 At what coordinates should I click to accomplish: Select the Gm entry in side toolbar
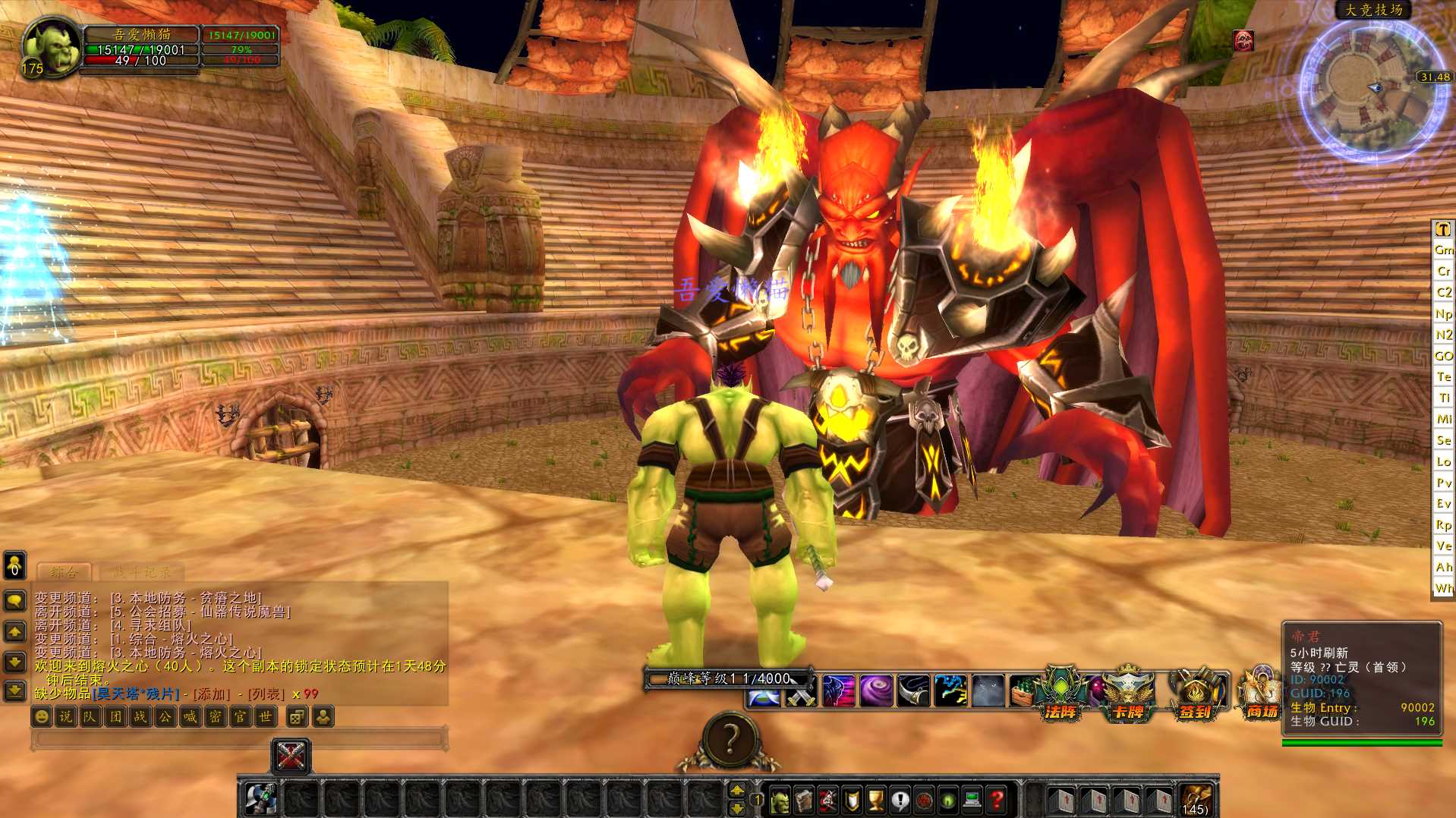[x=1443, y=250]
